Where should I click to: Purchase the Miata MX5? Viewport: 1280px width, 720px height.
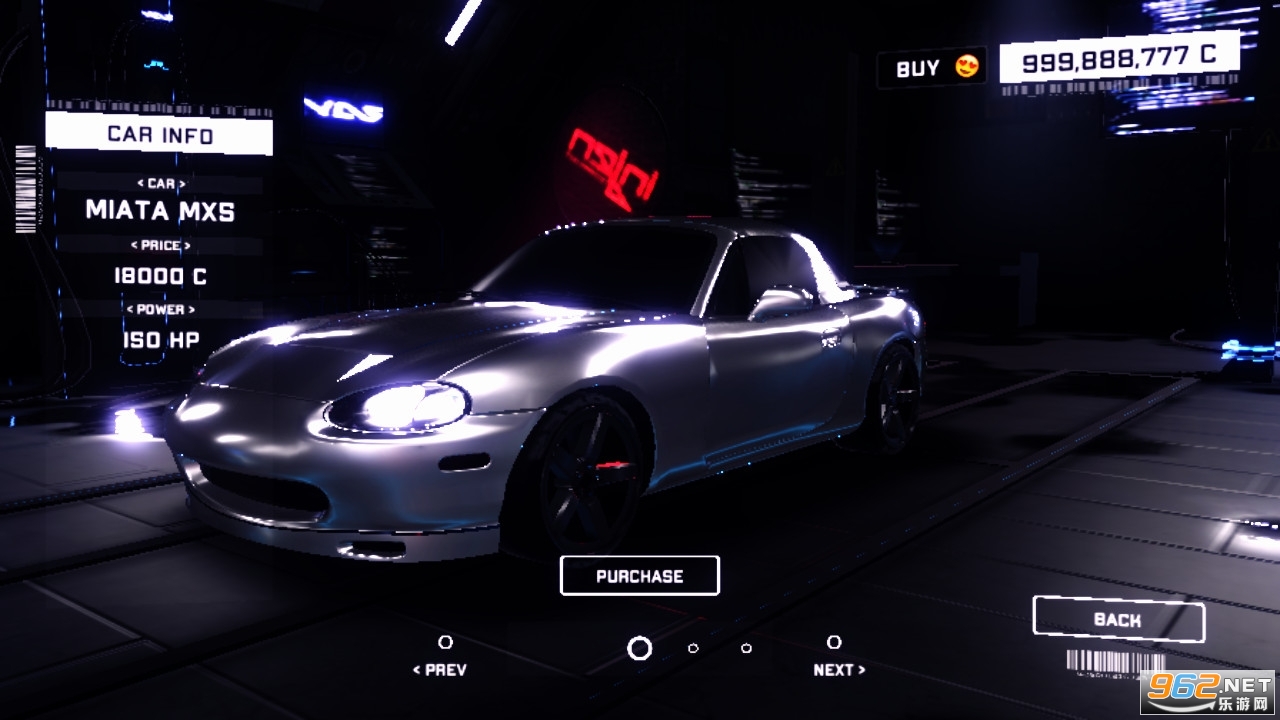click(639, 576)
